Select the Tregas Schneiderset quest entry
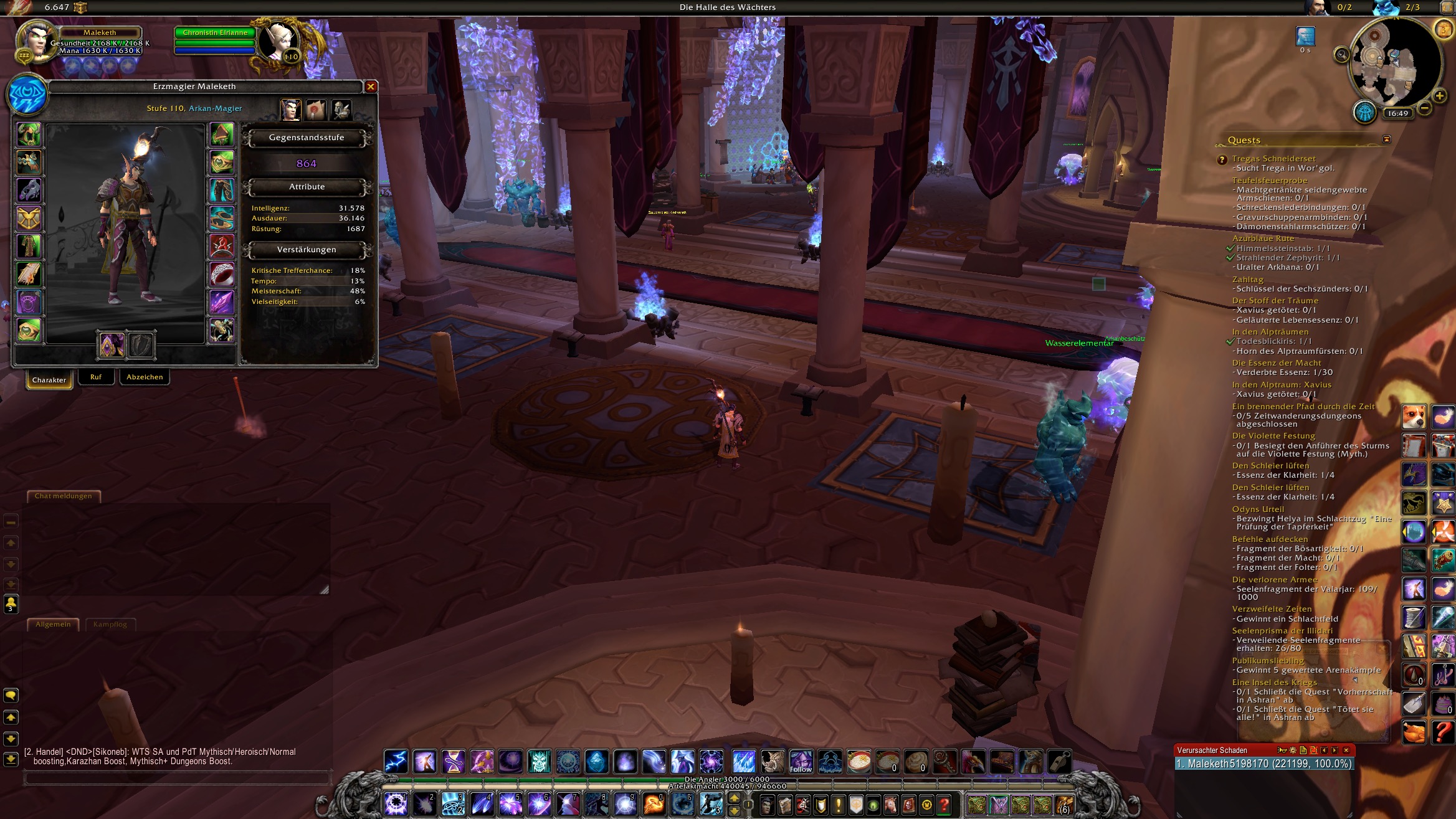 (x=1273, y=159)
